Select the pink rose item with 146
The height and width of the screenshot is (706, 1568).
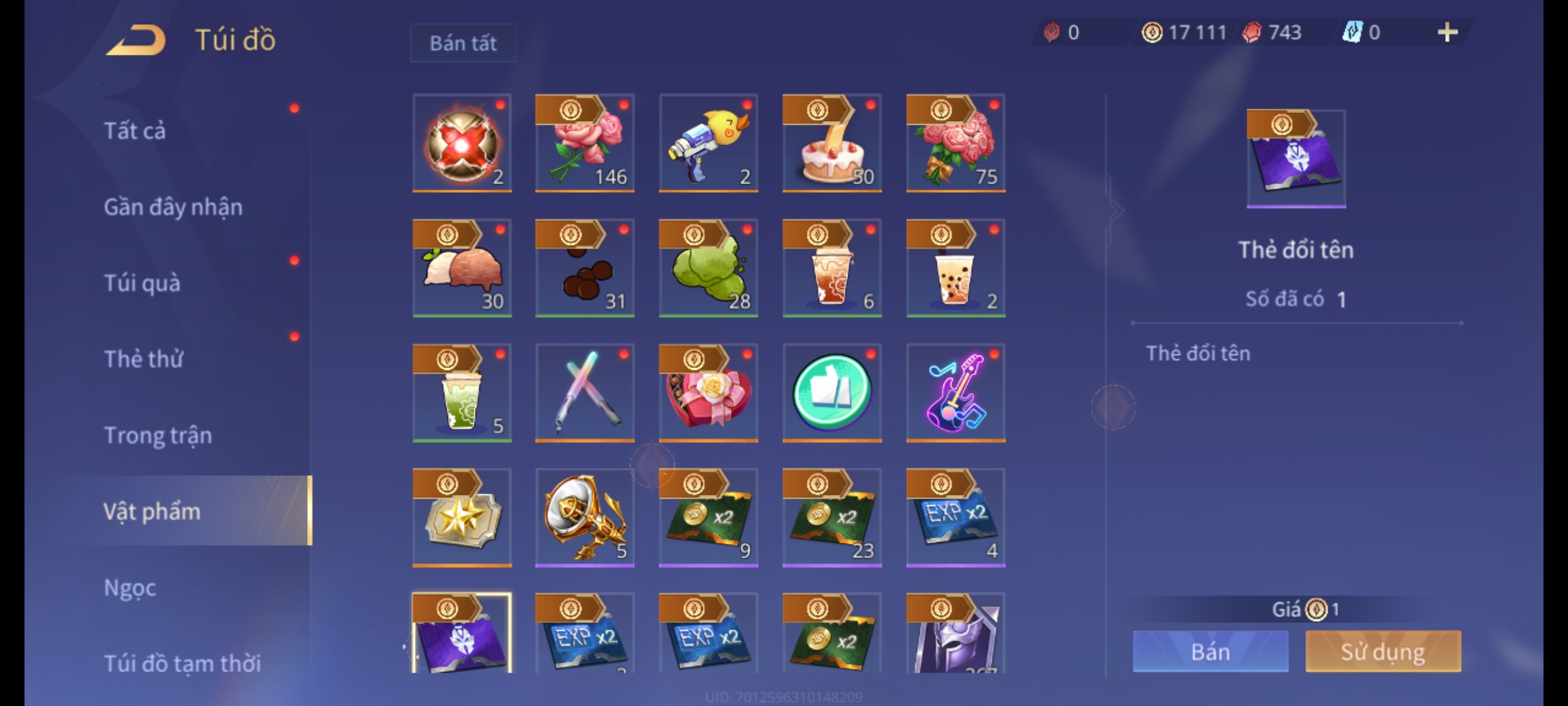click(x=585, y=143)
